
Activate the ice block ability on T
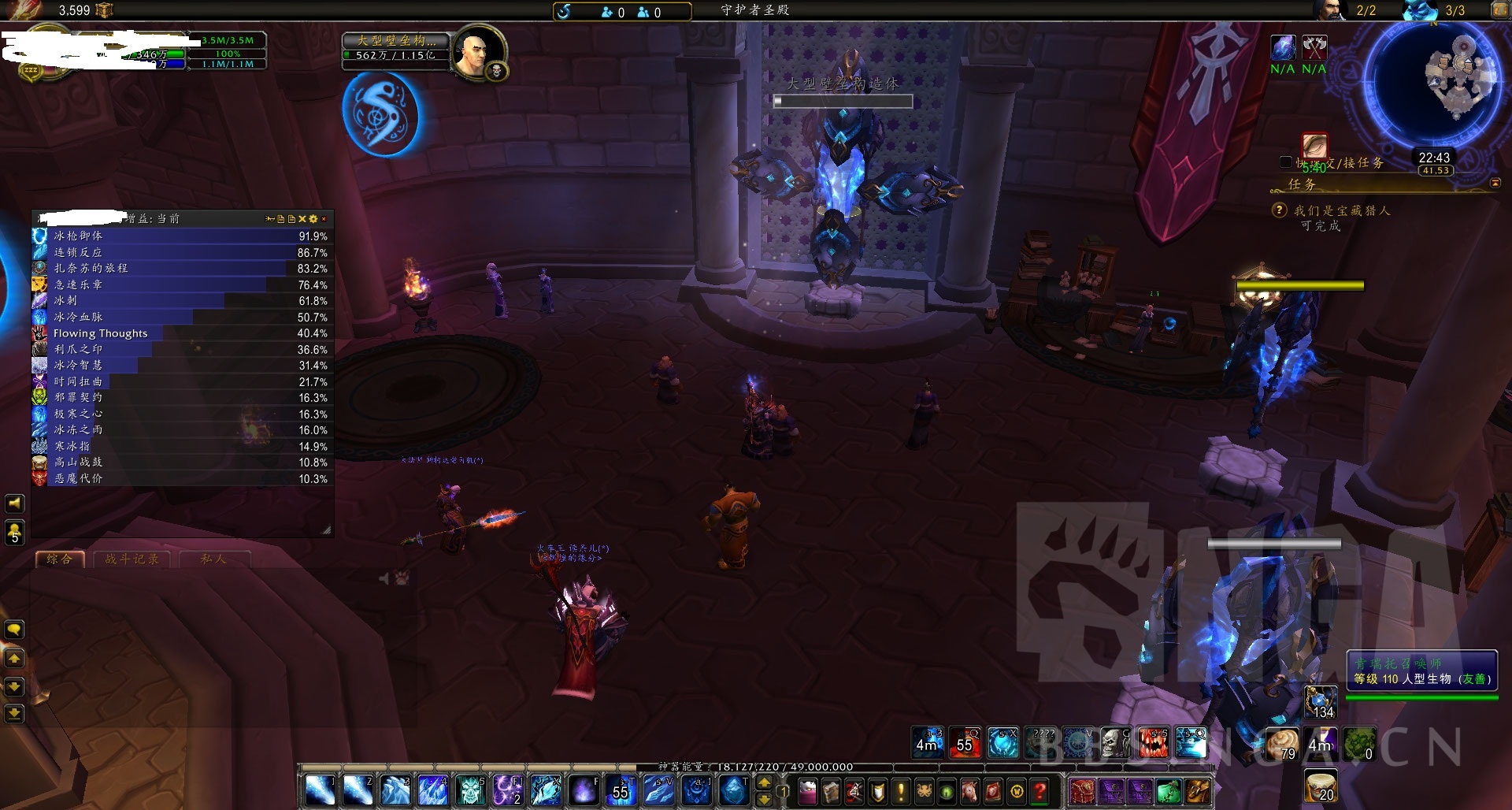click(x=735, y=790)
